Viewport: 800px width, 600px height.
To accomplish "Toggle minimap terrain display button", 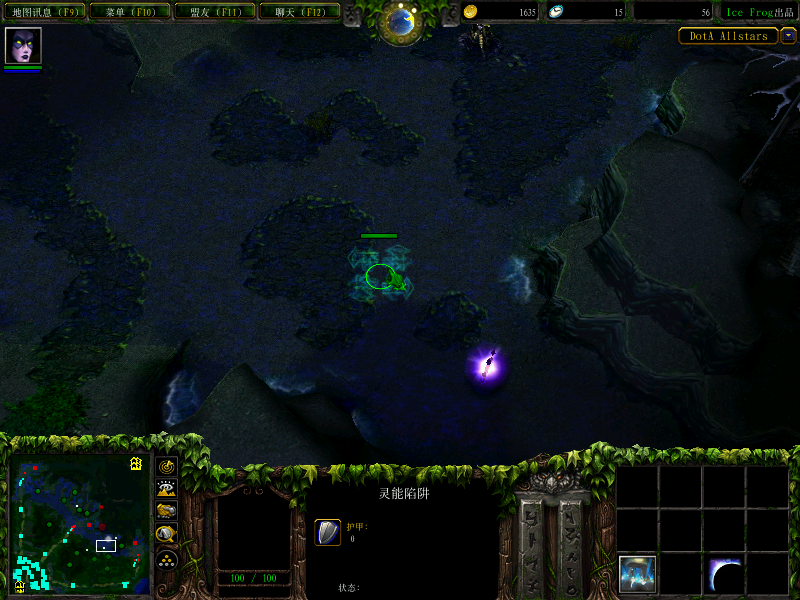I will (167, 488).
